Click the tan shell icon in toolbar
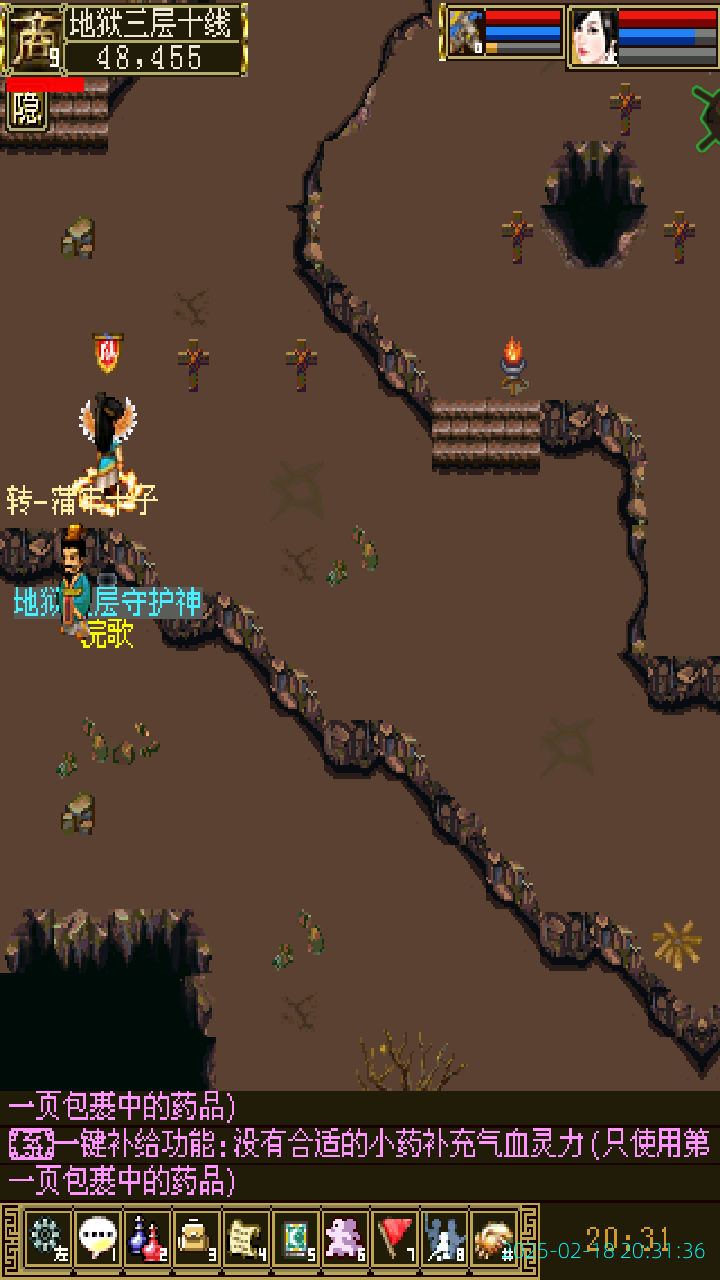Screen dimensions: 720x1280 tap(494, 1237)
